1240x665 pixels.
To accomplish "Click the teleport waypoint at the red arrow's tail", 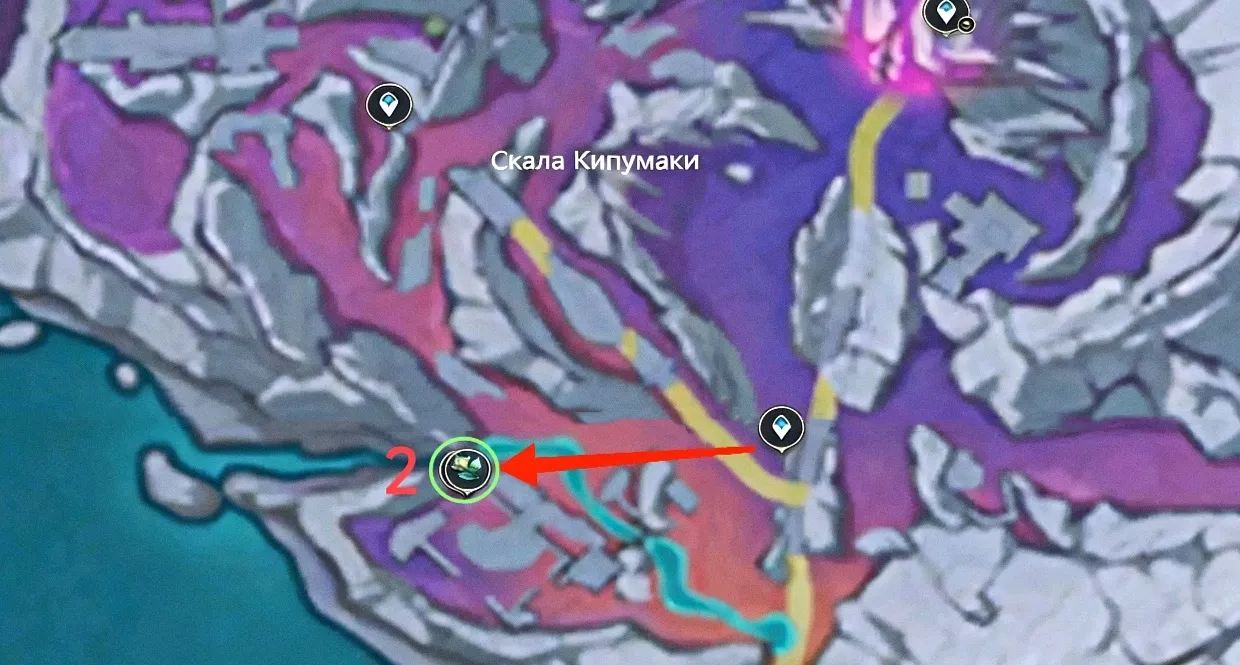I will (780, 427).
